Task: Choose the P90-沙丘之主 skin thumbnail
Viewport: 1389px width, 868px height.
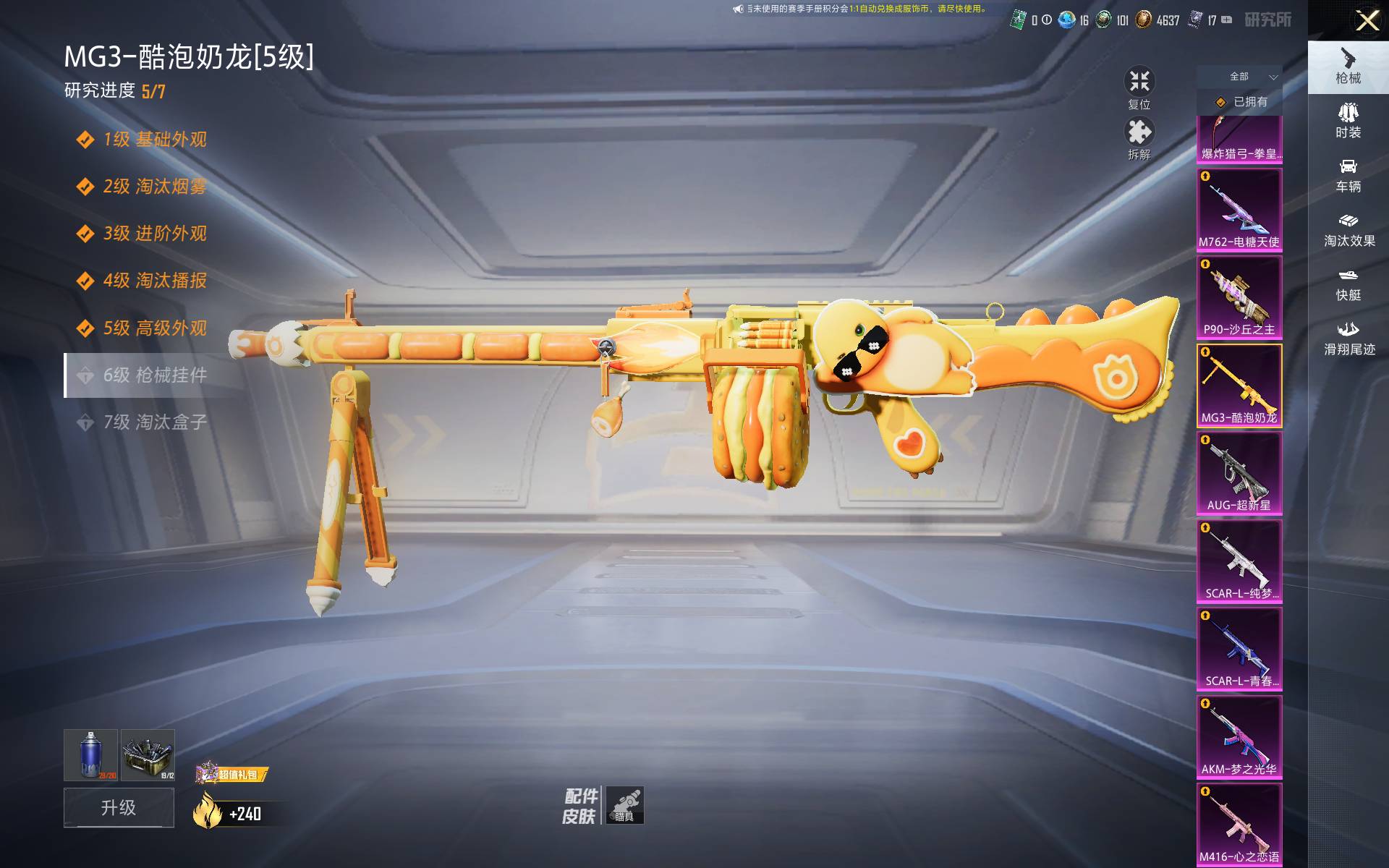Action: (x=1239, y=297)
